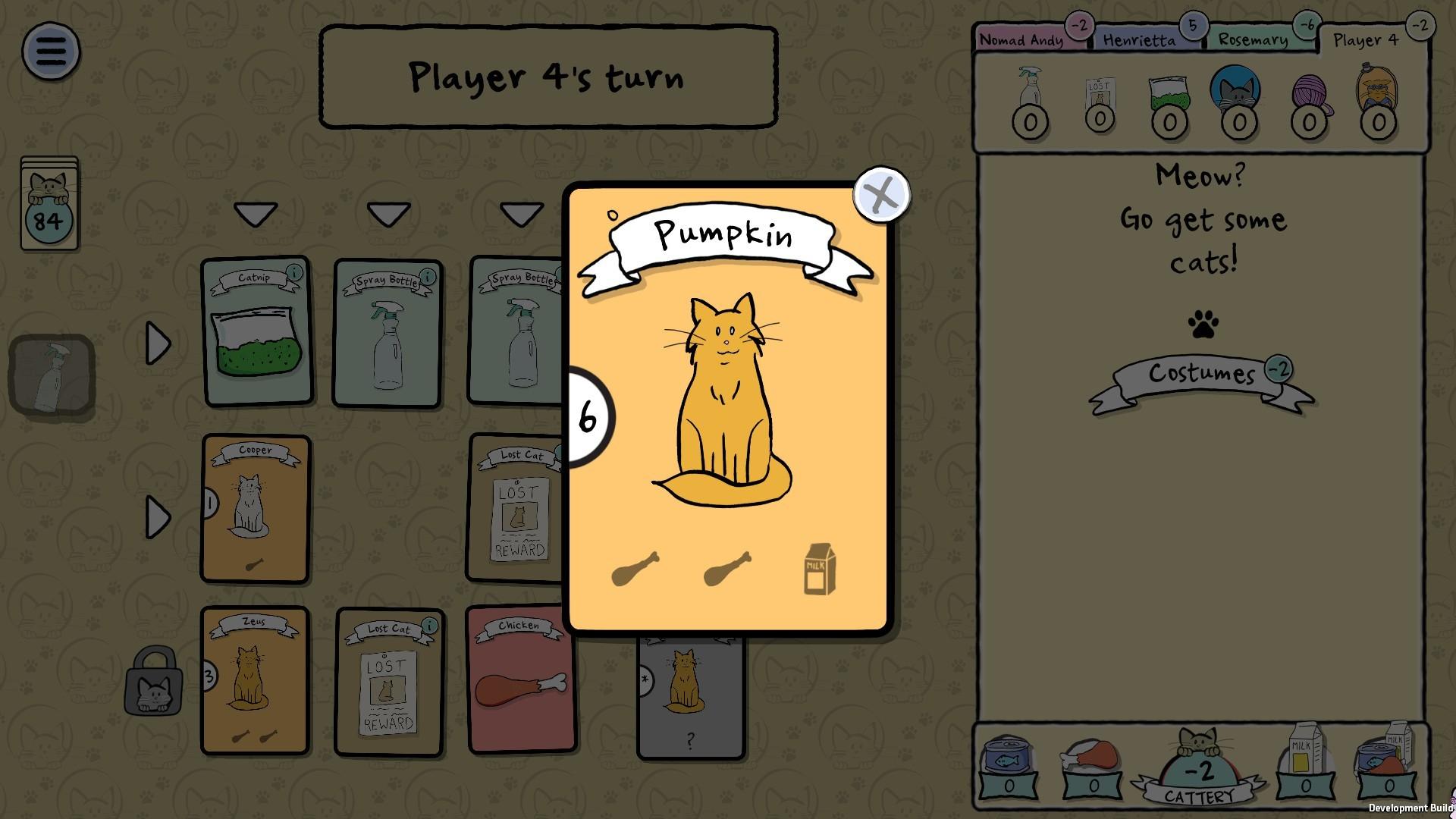Open the hamburger menu in the top left
The image size is (1456, 819).
tap(51, 51)
